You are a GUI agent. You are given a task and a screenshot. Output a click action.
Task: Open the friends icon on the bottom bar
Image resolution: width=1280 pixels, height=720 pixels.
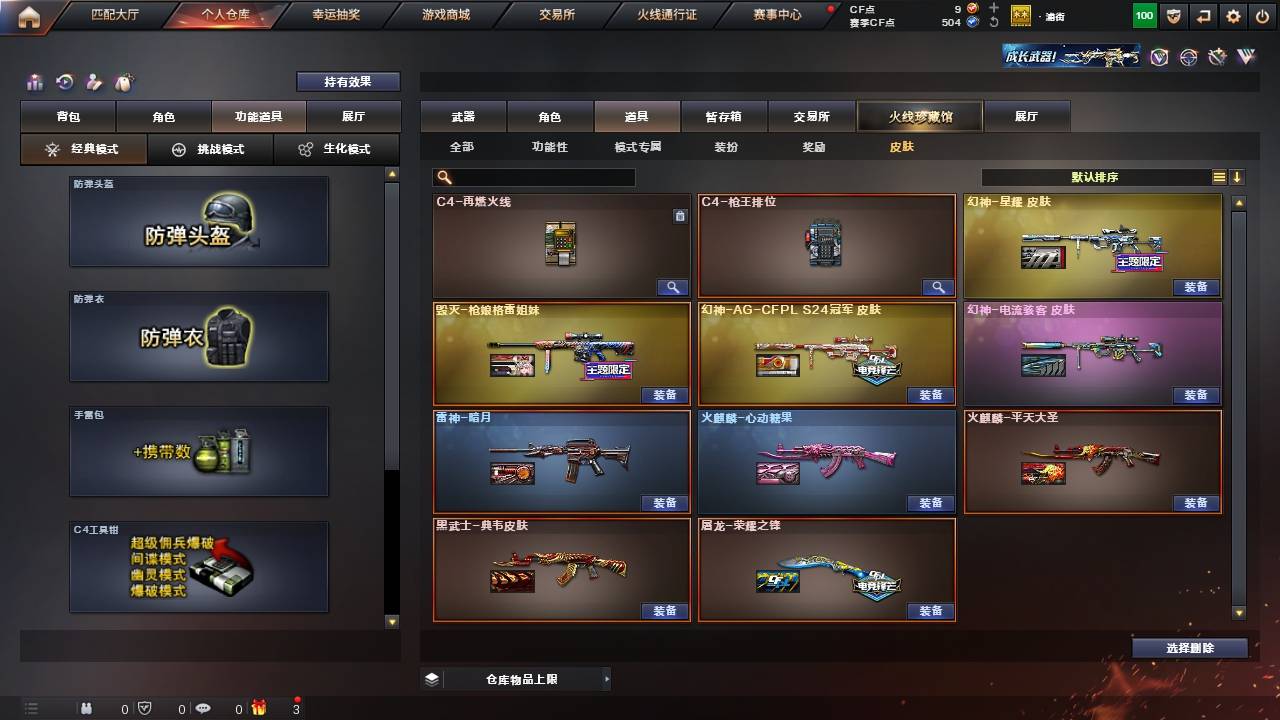[x=87, y=709]
